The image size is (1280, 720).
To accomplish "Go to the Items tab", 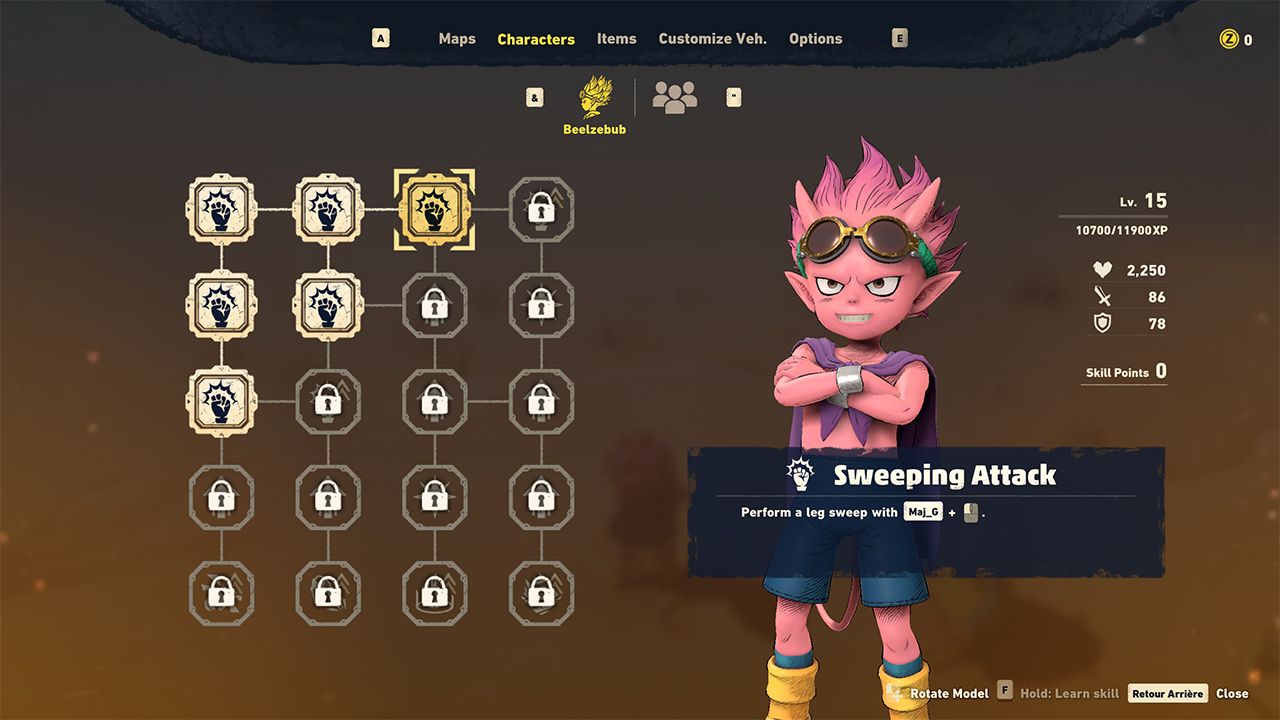I will (x=616, y=39).
